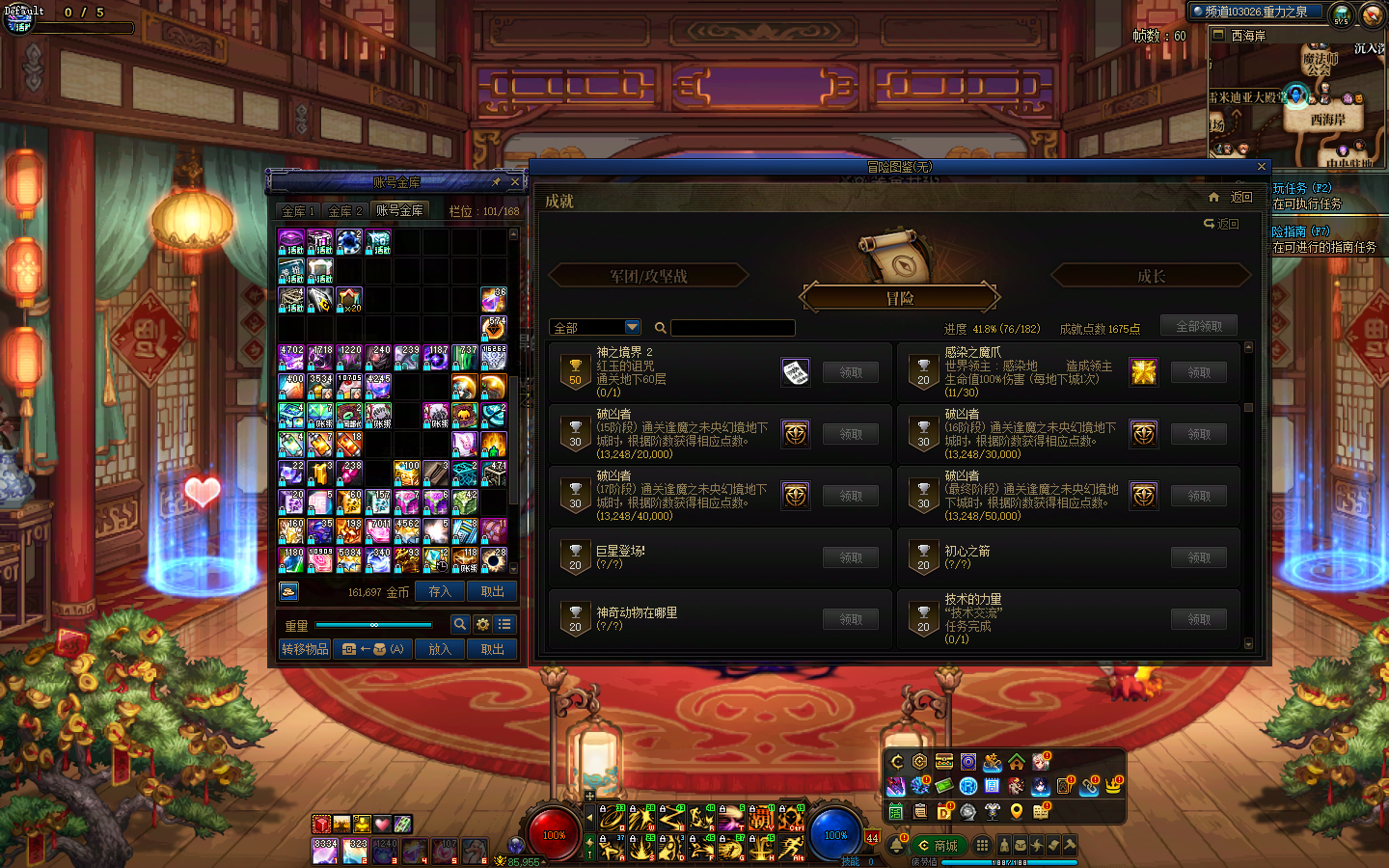Claim the 巨星登场 achievement reward

click(850, 557)
